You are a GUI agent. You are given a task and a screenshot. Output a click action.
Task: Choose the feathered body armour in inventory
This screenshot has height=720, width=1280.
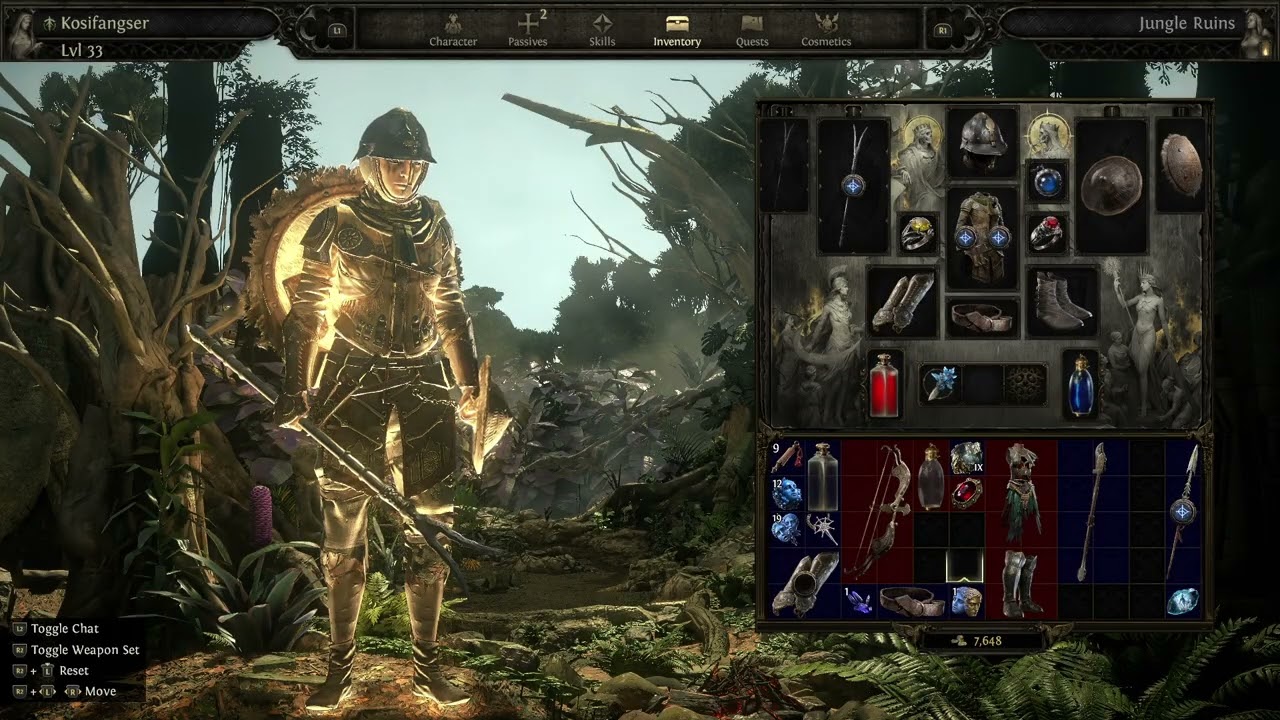pyautogui.click(x=1021, y=492)
